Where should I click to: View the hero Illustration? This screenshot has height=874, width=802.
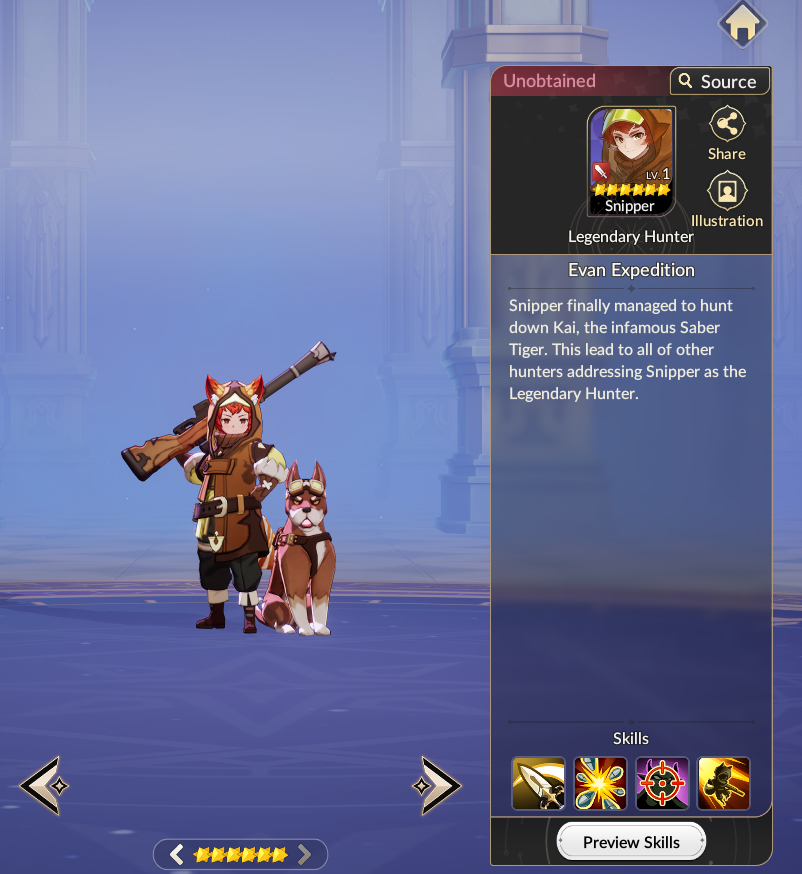[727, 200]
